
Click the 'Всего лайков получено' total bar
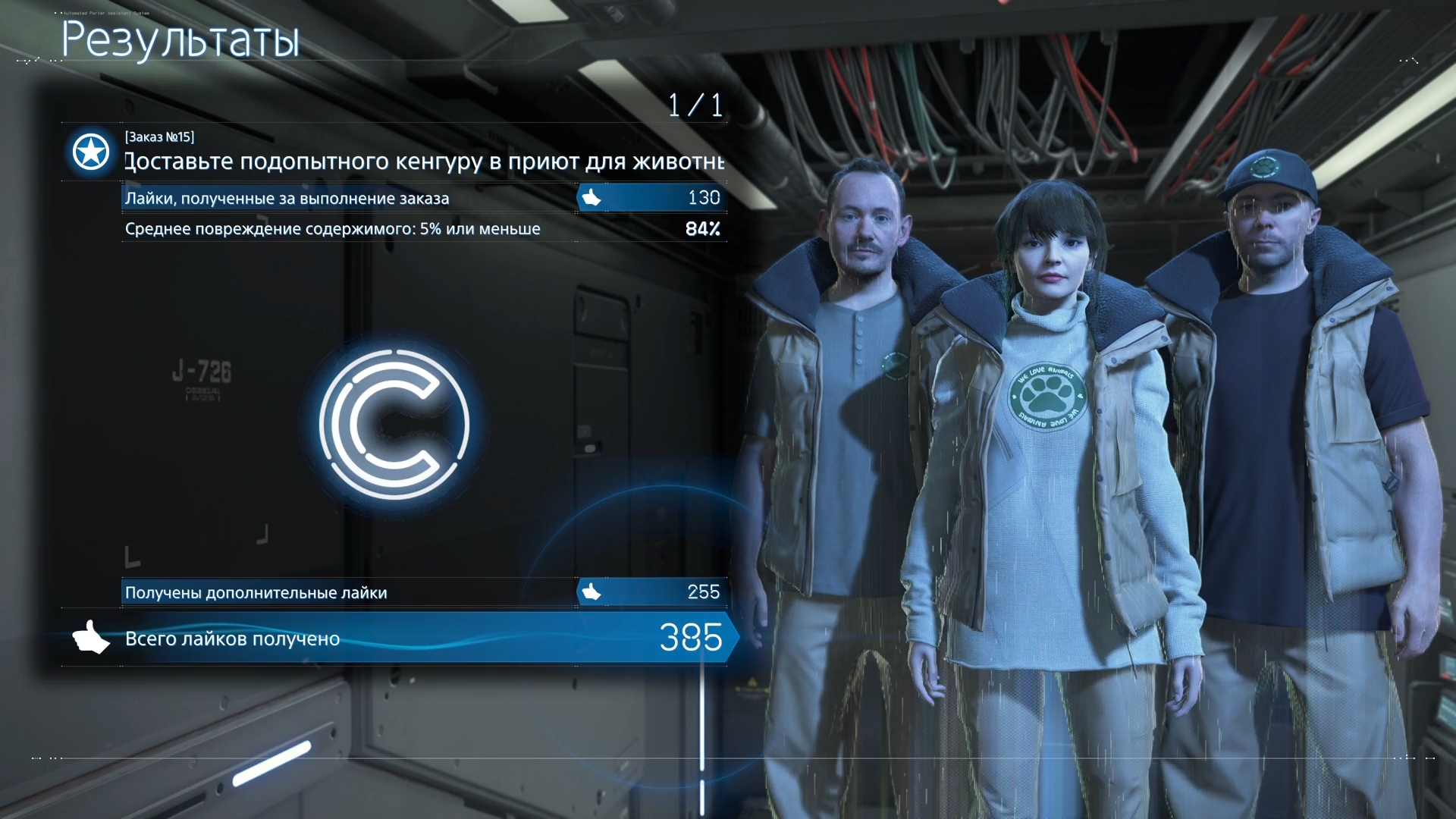point(394,639)
